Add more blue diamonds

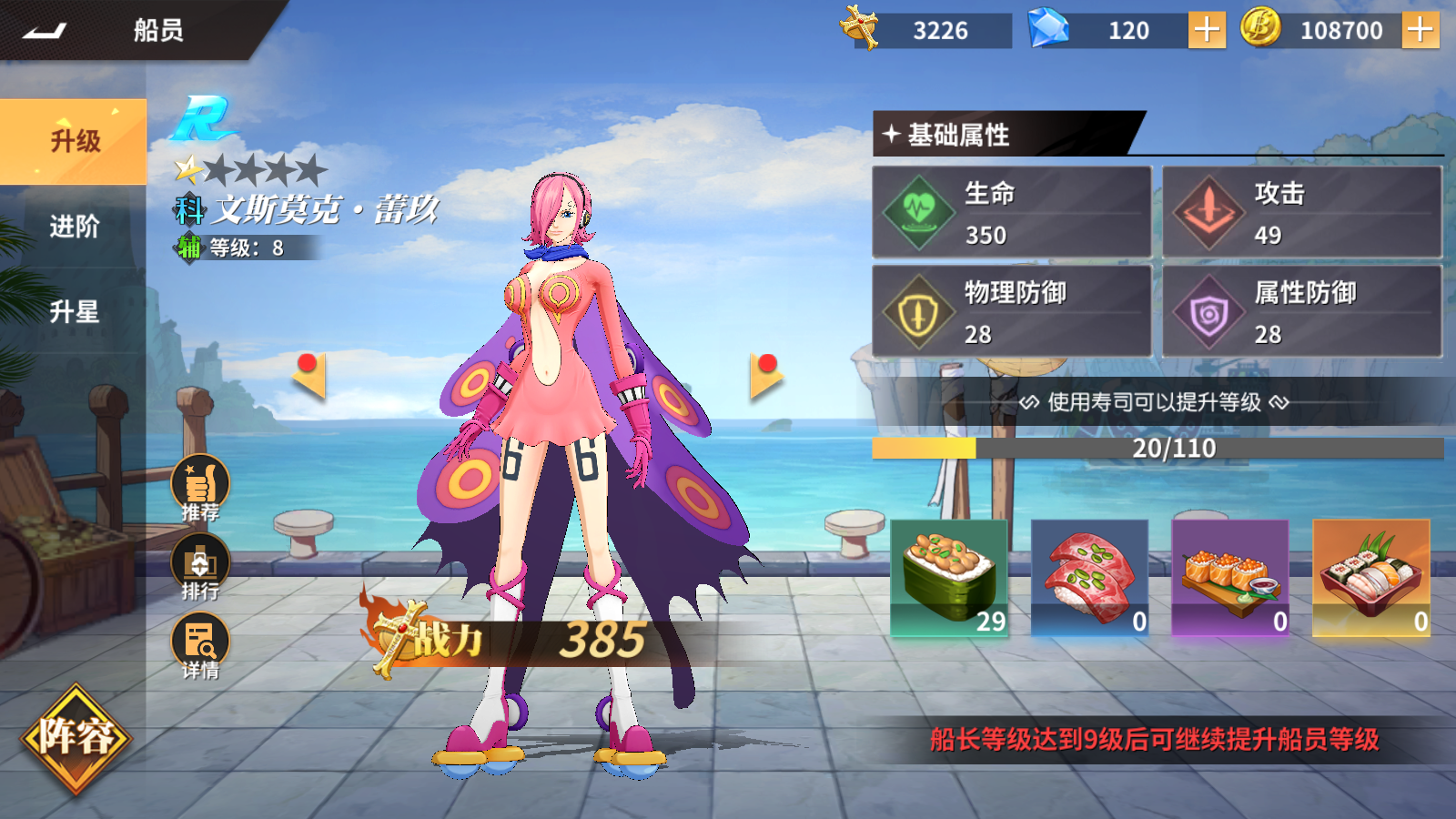[x=1207, y=31]
